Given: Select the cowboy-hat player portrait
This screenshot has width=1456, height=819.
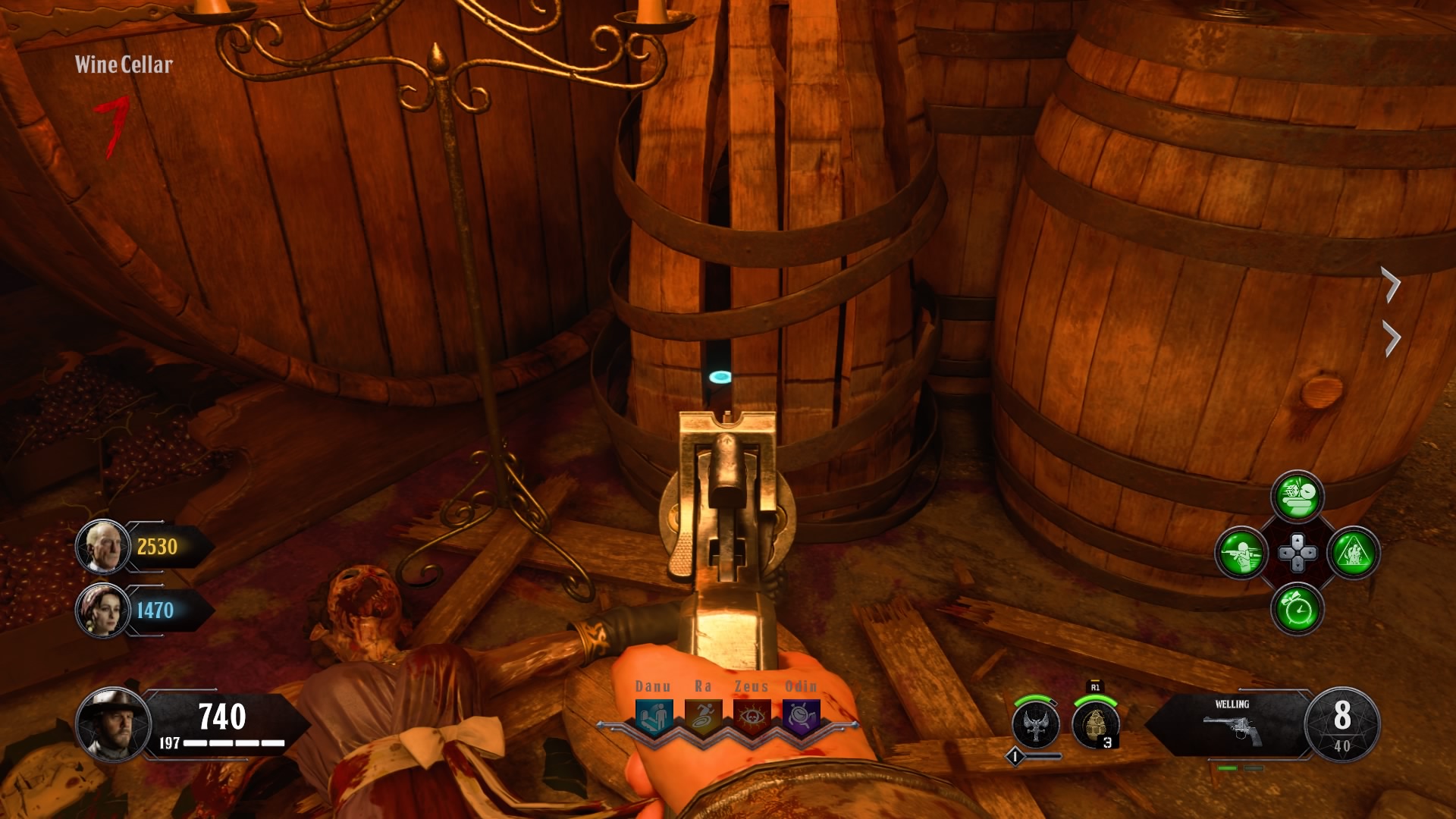Looking at the screenshot, I should click(114, 724).
